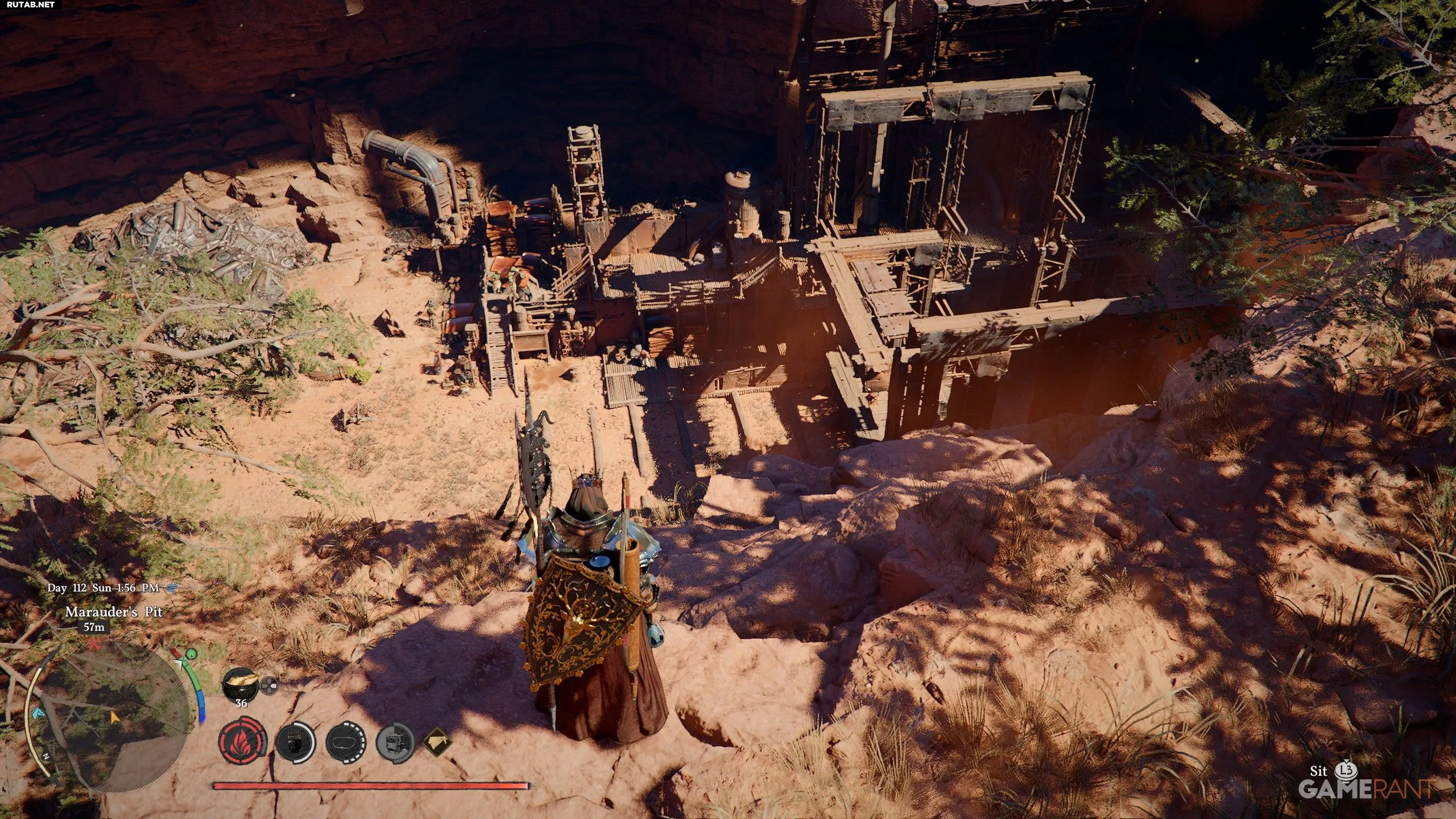Activate the red flame ability icon
This screenshot has height=819, width=1456.
point(242,742)
